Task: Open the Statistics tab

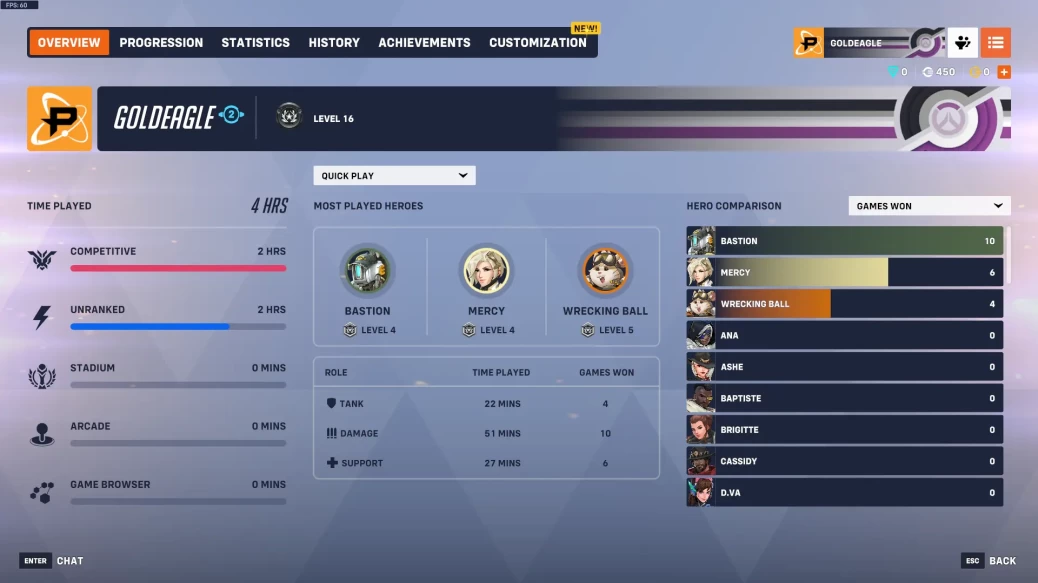Action: 255,42
